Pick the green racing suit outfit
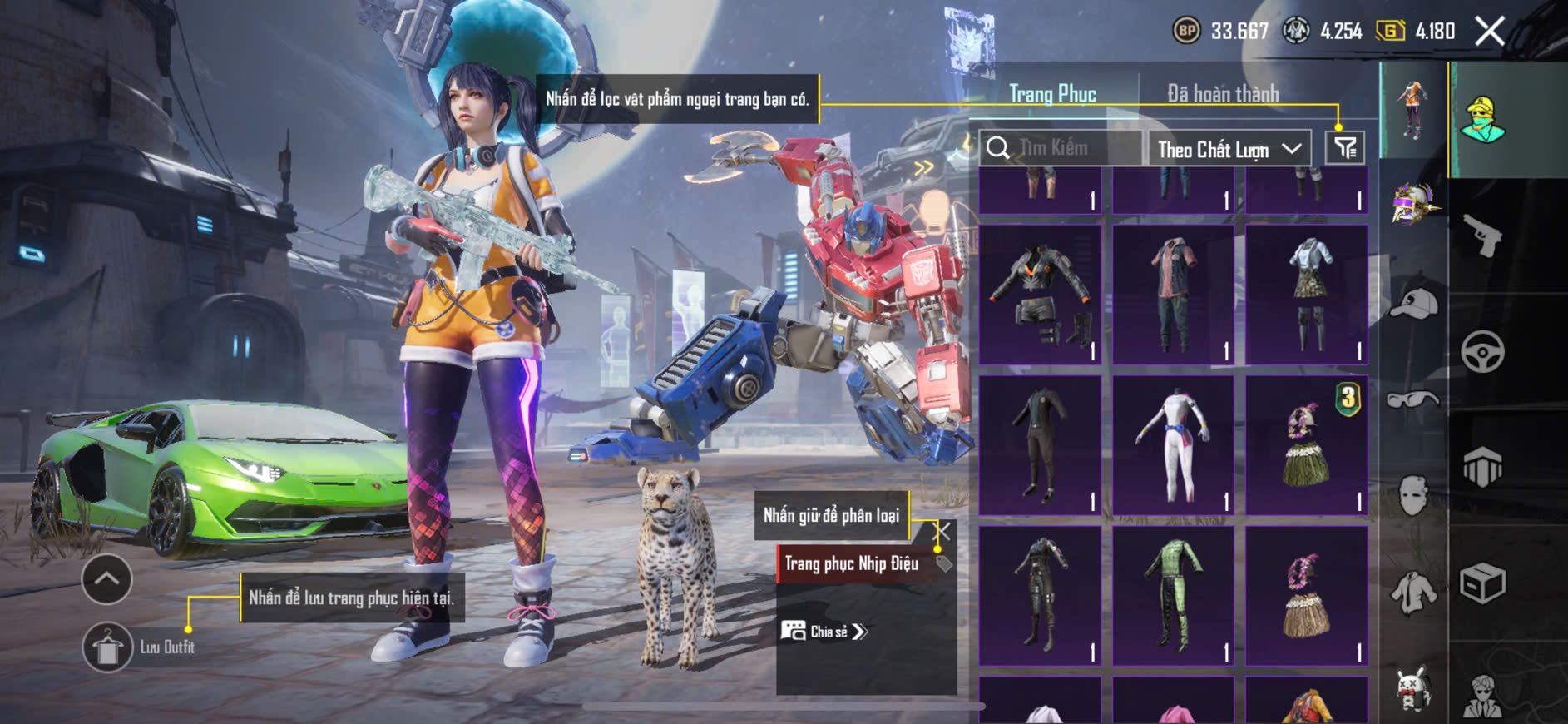The image size is (1568, 724). [1174, 595]
